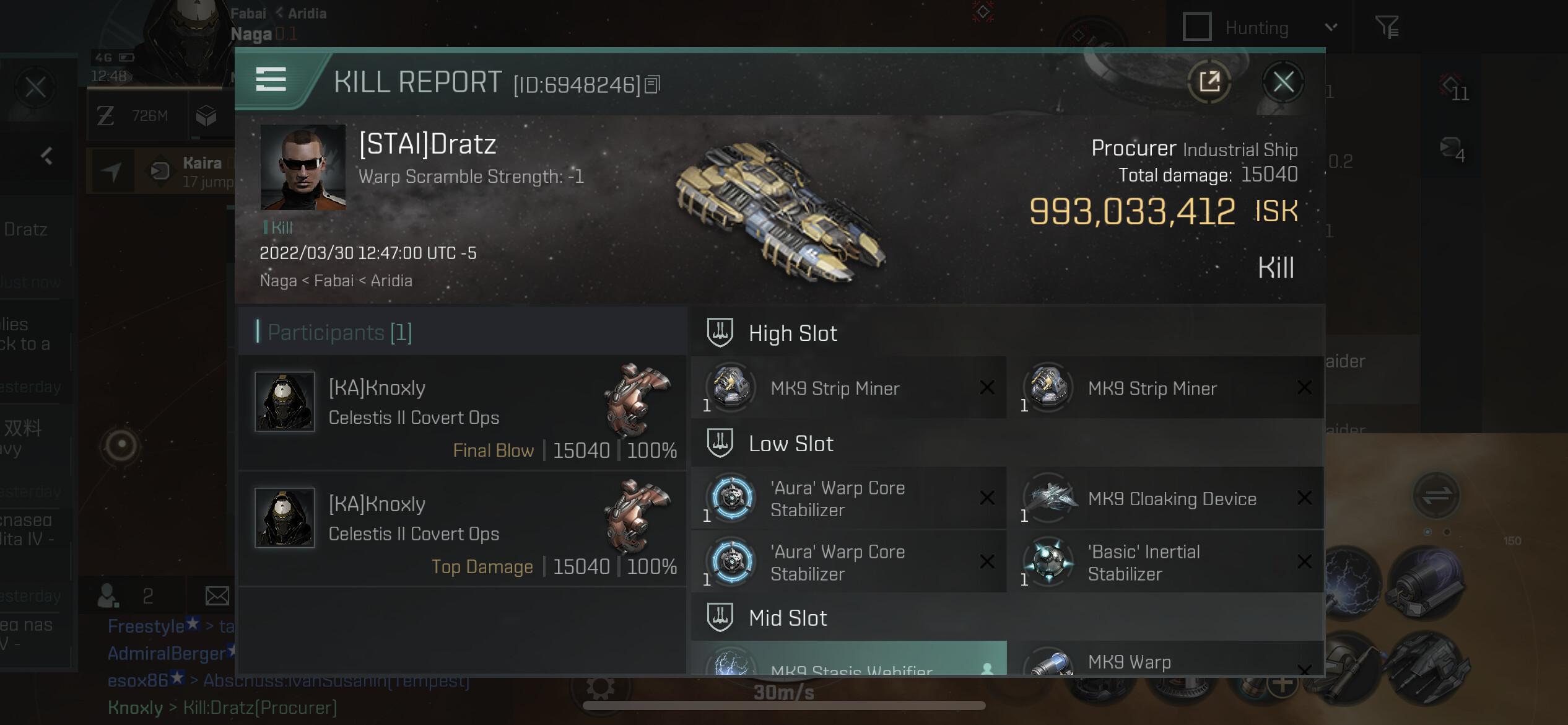Screen dimensions: 1568x725
Task: Copy the kill report ID
Action: coord(653,84)
